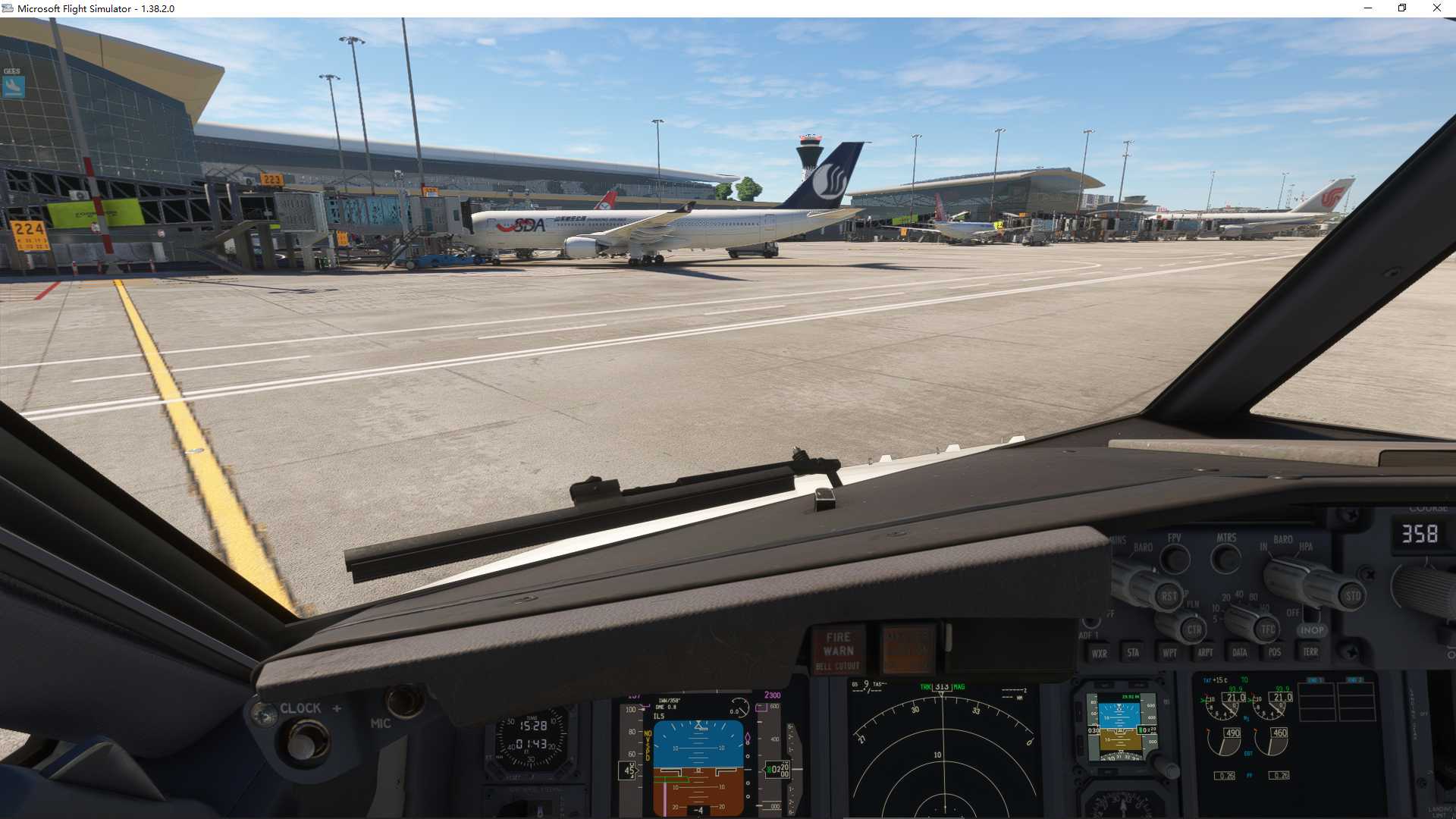Toggle the STD barometric standard setting
Screen dimensions: 1456x819
pos(1354,596)
